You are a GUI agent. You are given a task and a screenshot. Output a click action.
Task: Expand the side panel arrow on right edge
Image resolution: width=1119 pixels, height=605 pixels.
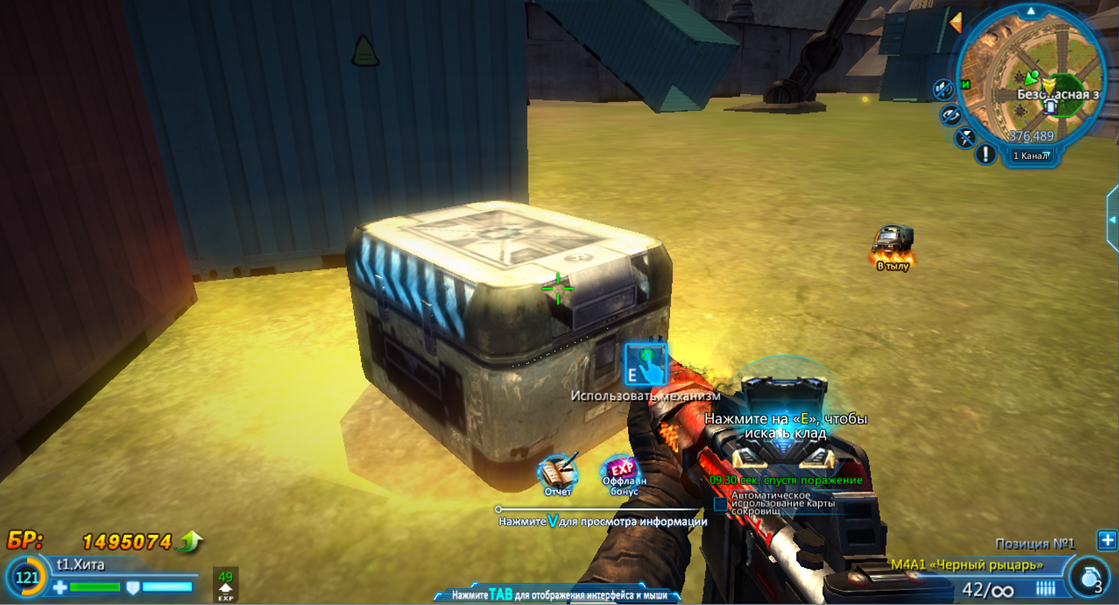(1112, 219)
